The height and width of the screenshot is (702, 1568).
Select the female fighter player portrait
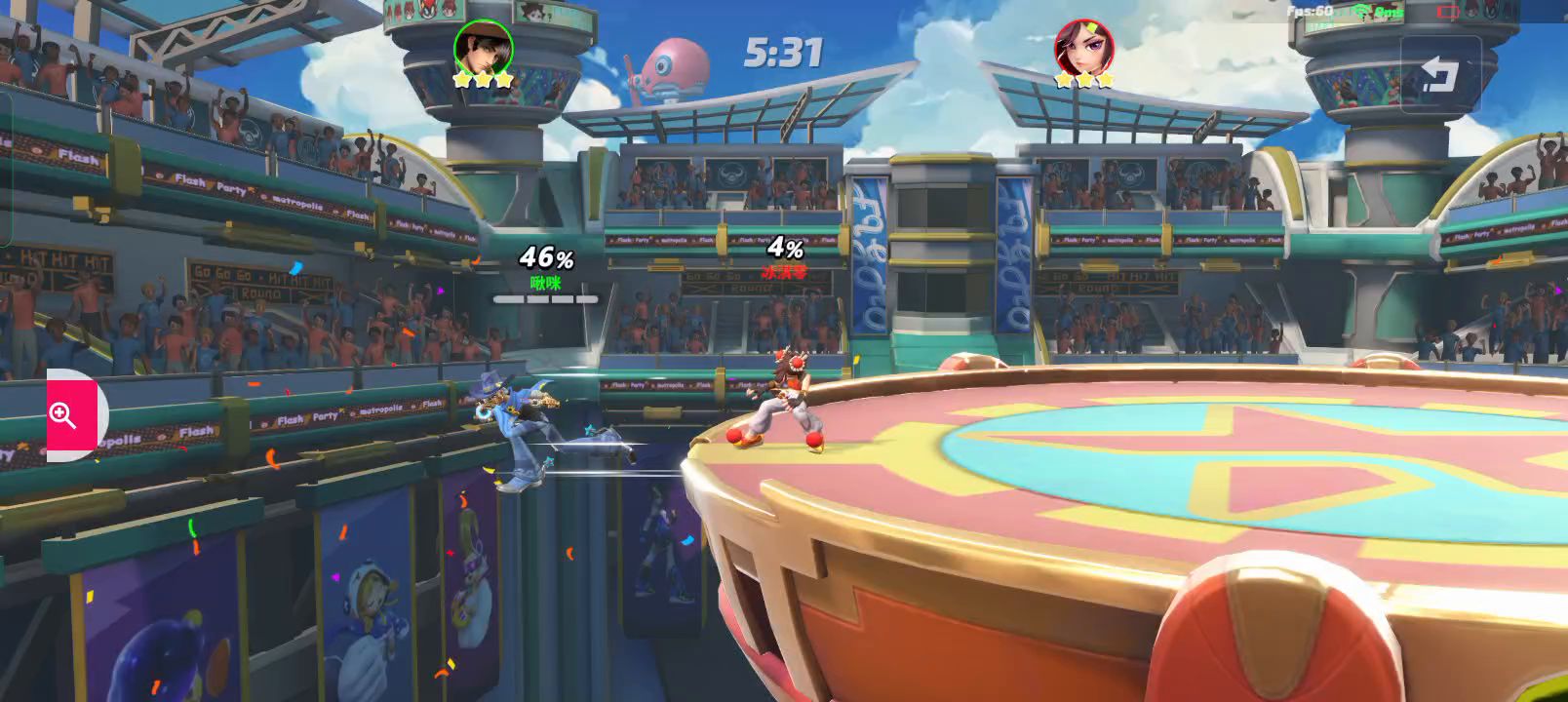pyautogui.click(x=1083, y=48)
